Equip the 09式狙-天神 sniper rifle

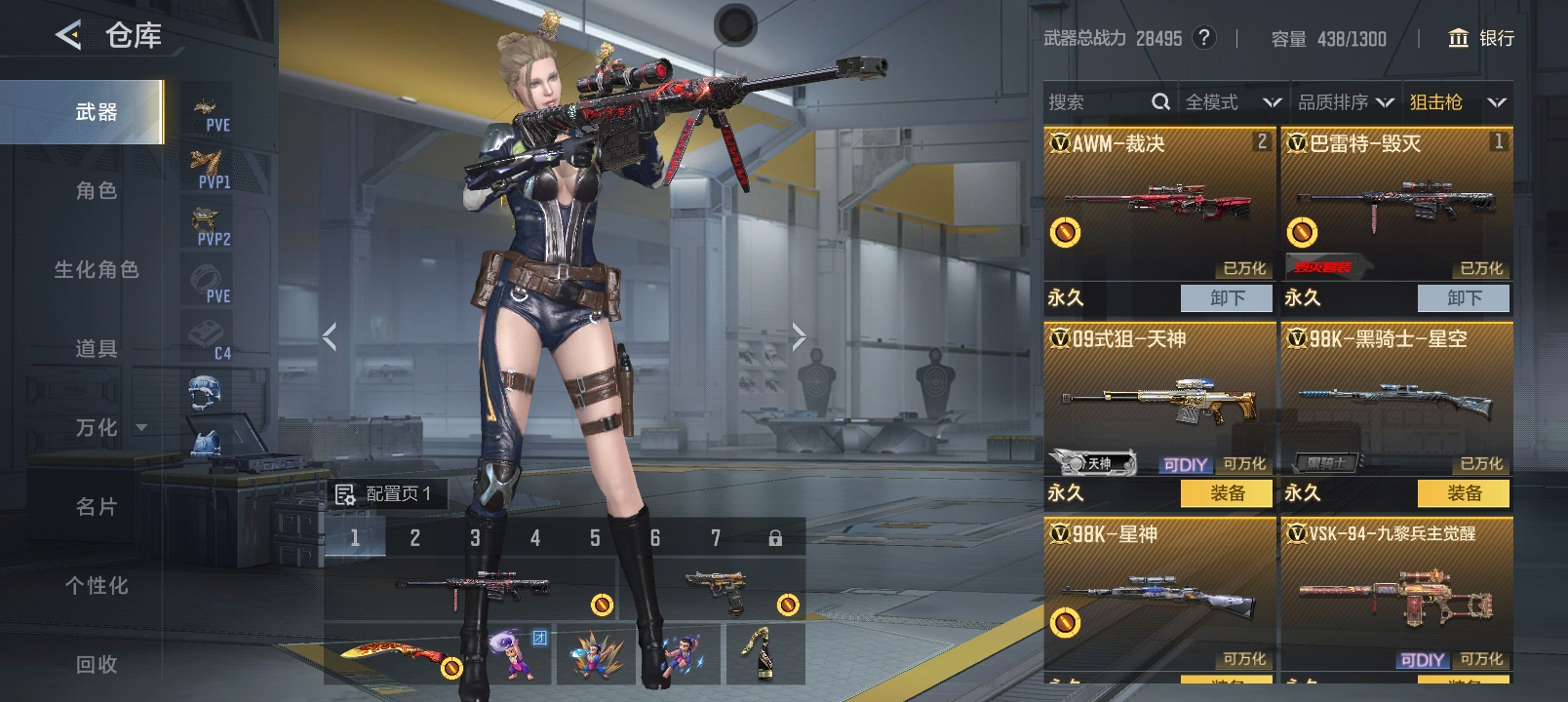(1227, 493)
